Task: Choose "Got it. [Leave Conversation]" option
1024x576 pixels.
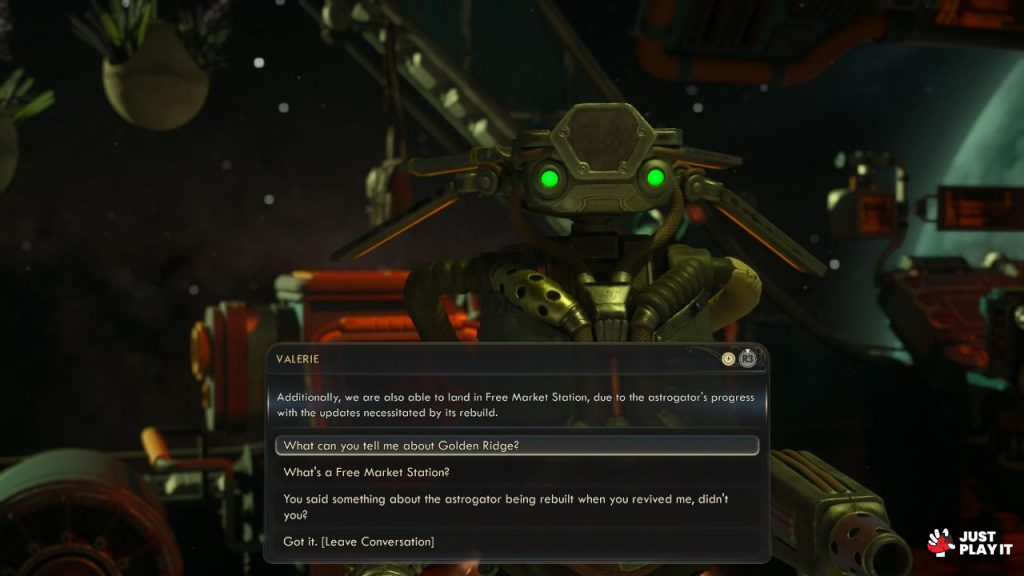Action: pyautogui.click(x=359, y=542)
